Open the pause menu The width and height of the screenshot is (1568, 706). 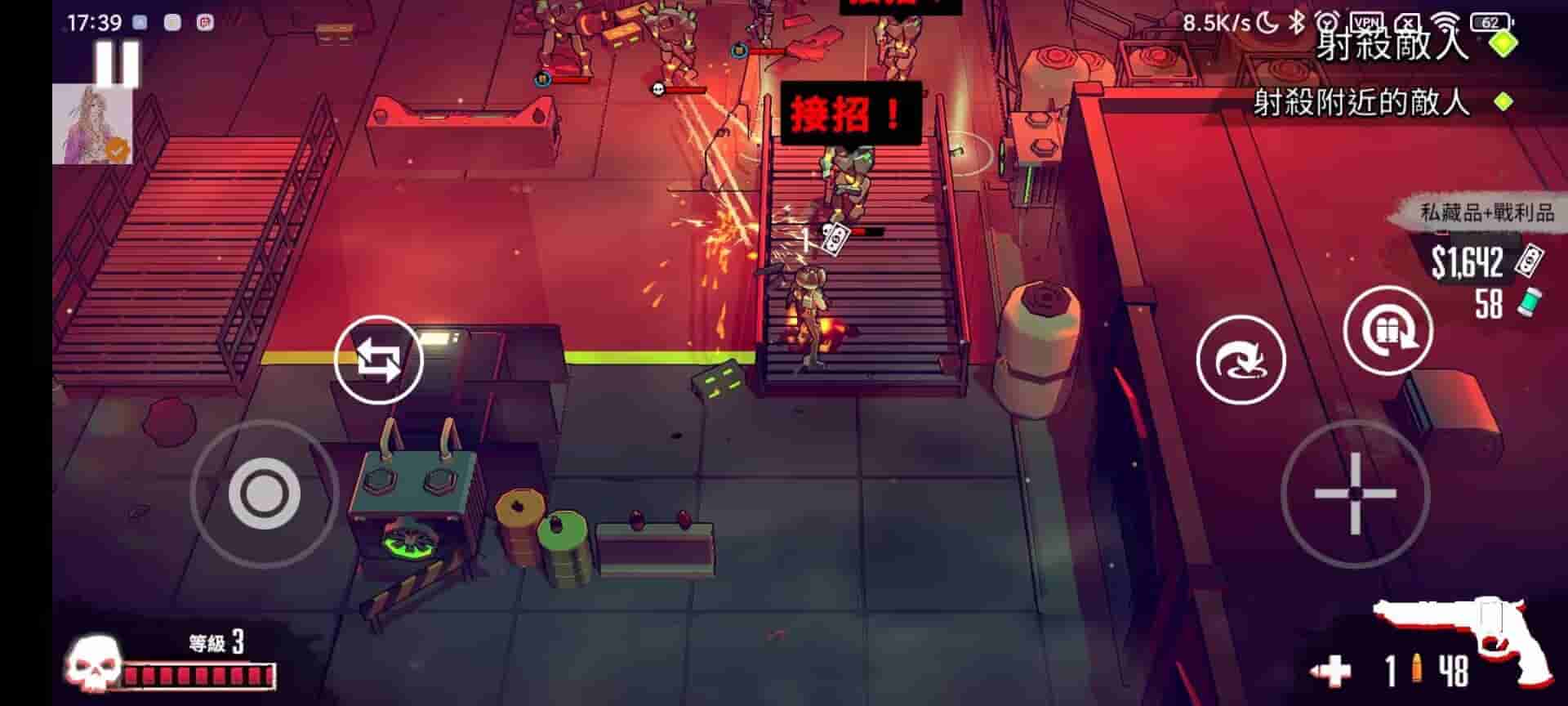(117, 61)
